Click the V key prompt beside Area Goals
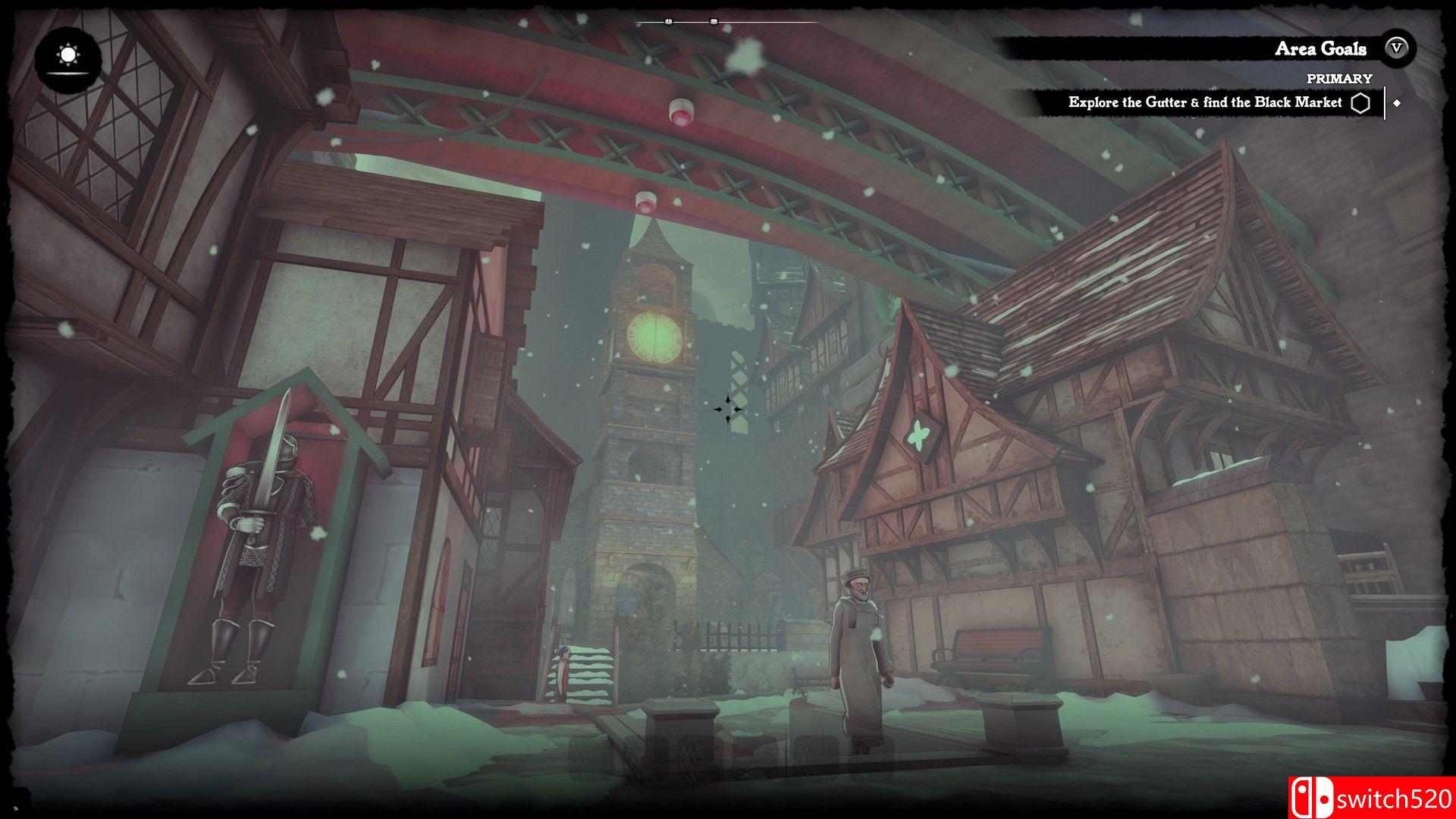 click(1395, 49)
